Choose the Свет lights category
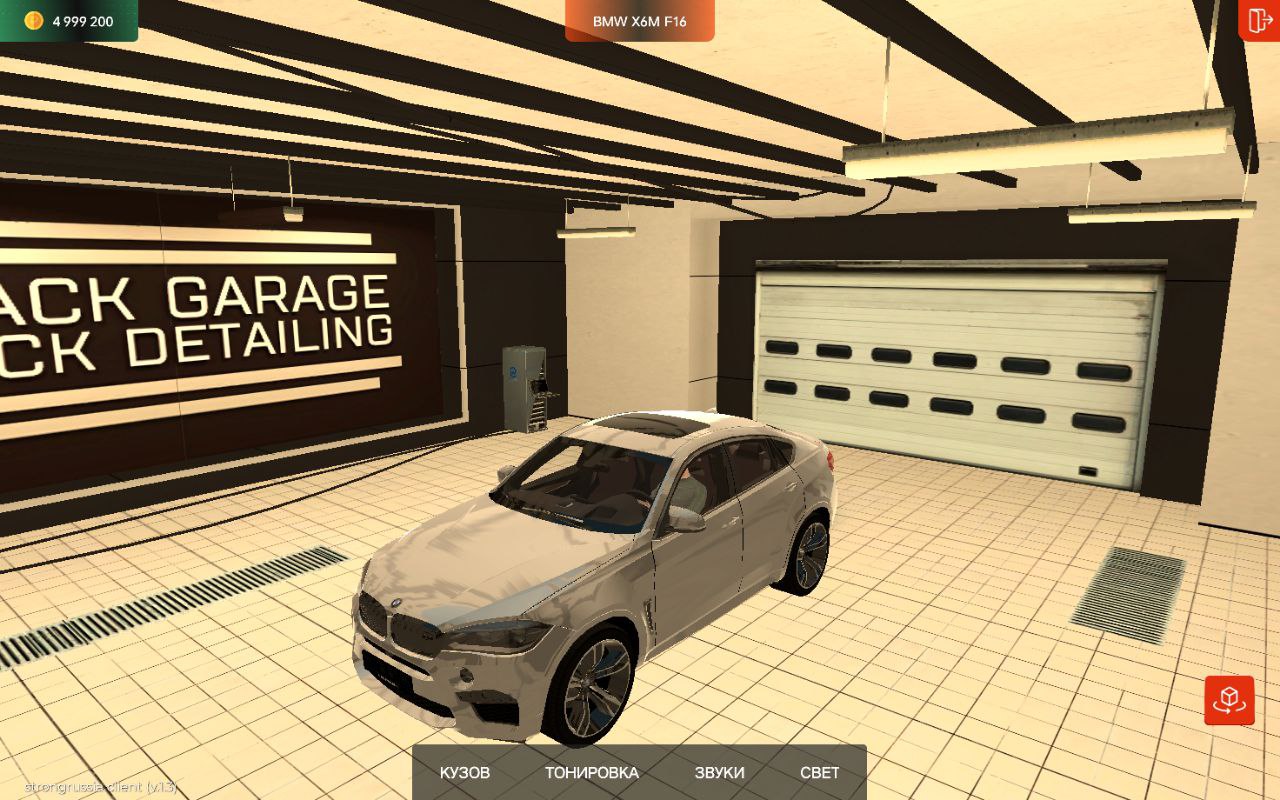The height and width of the screenshot is (800, 1280). 819,772
